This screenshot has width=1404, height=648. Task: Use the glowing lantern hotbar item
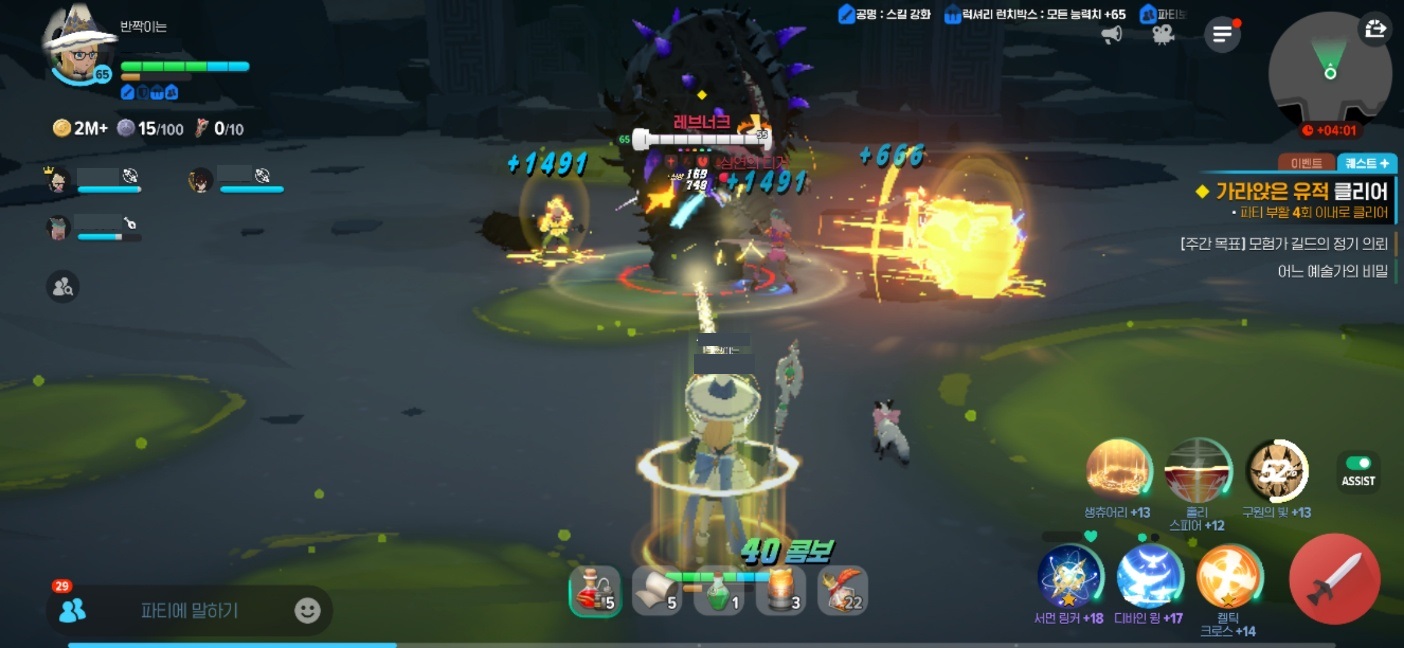click(x=781, y=591)
